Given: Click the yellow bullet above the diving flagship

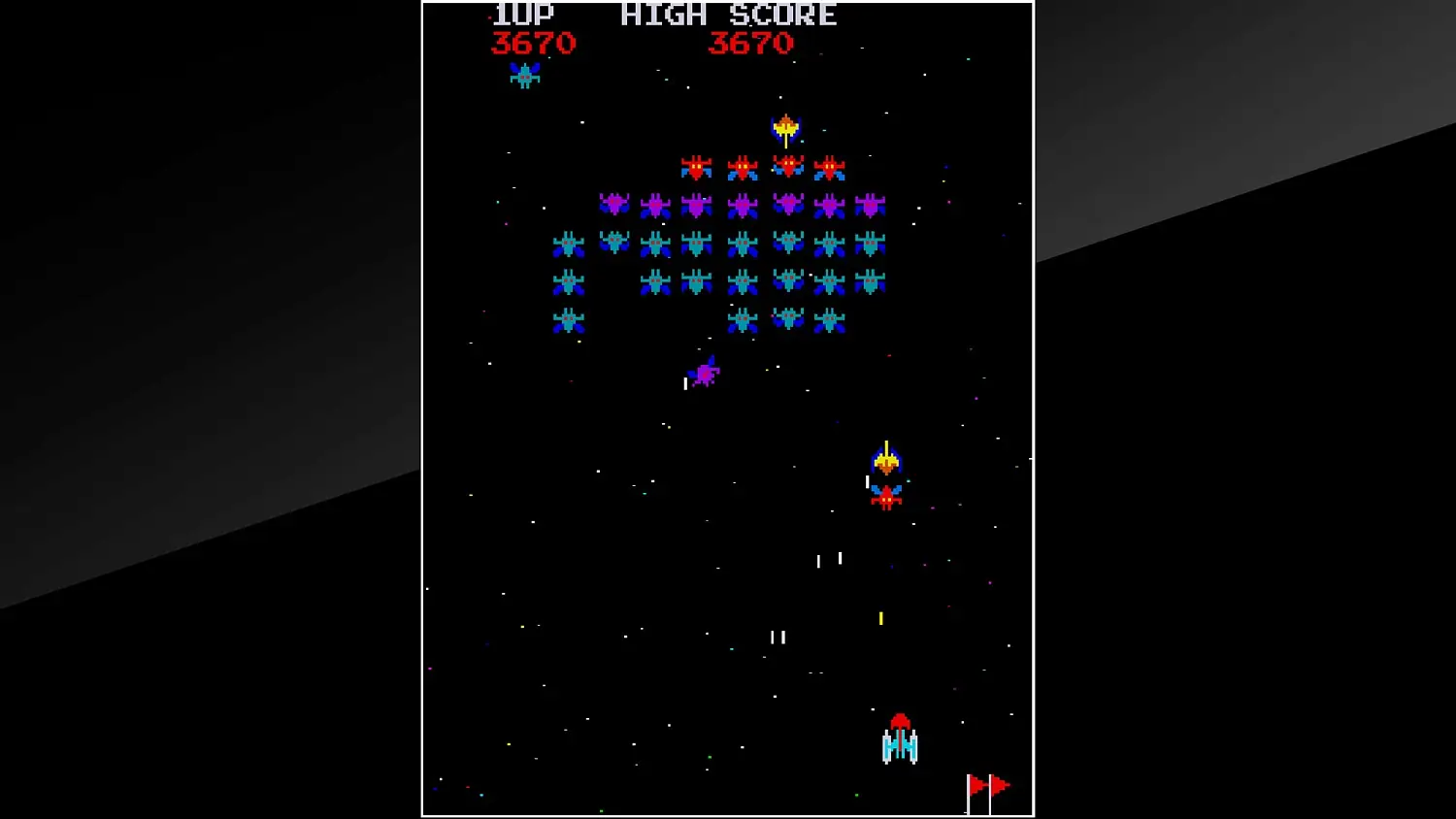Looking at the screenshot, I should [x=886, y=445].
